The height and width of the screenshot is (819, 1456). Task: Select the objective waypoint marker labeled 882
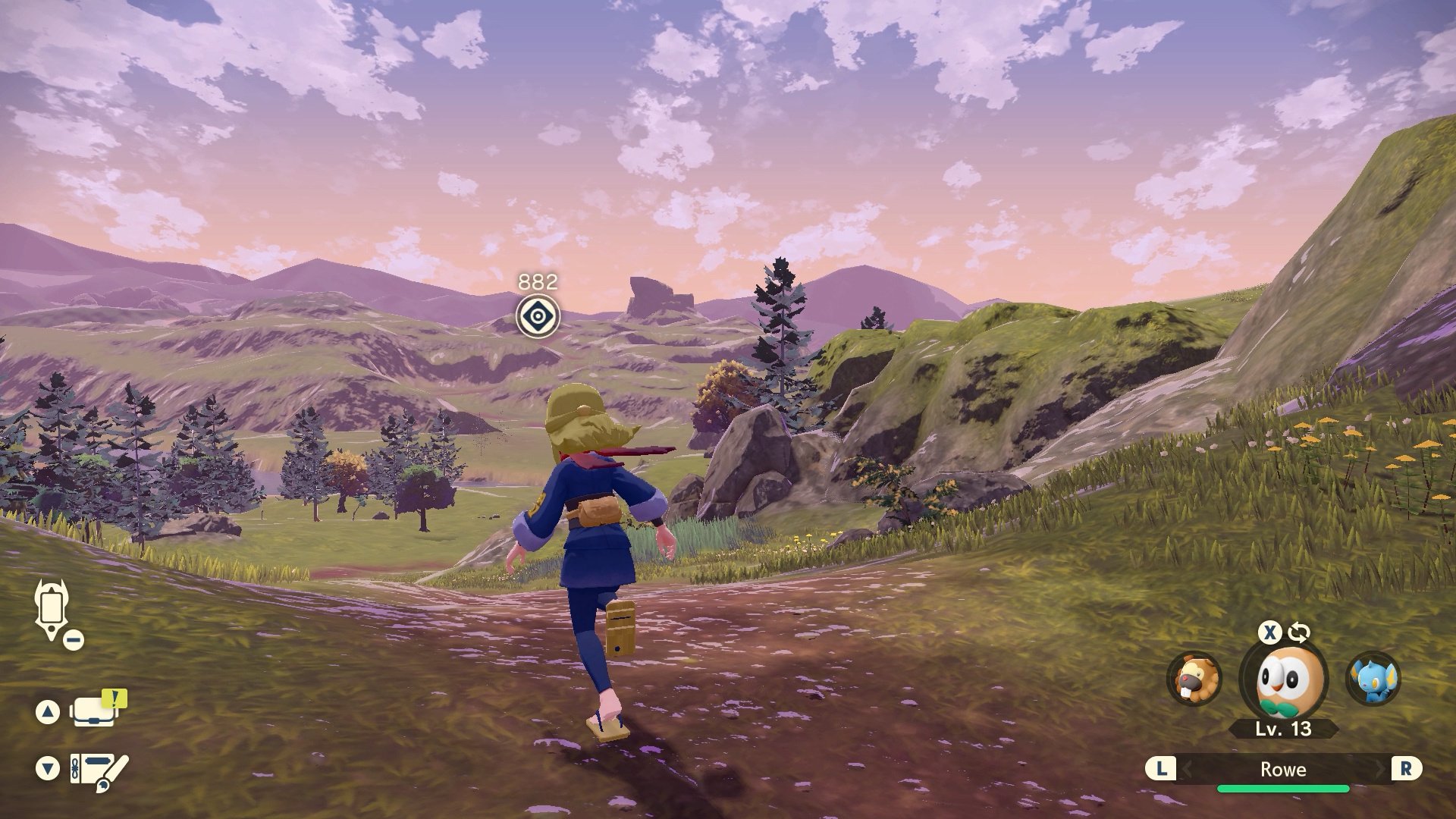click(x=538, y=316)
